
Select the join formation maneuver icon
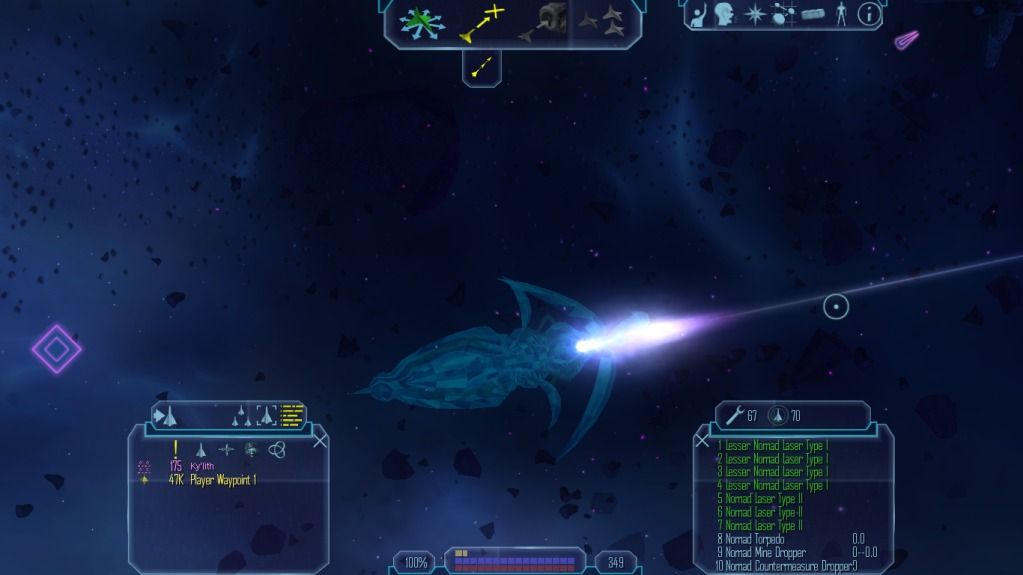600,20
